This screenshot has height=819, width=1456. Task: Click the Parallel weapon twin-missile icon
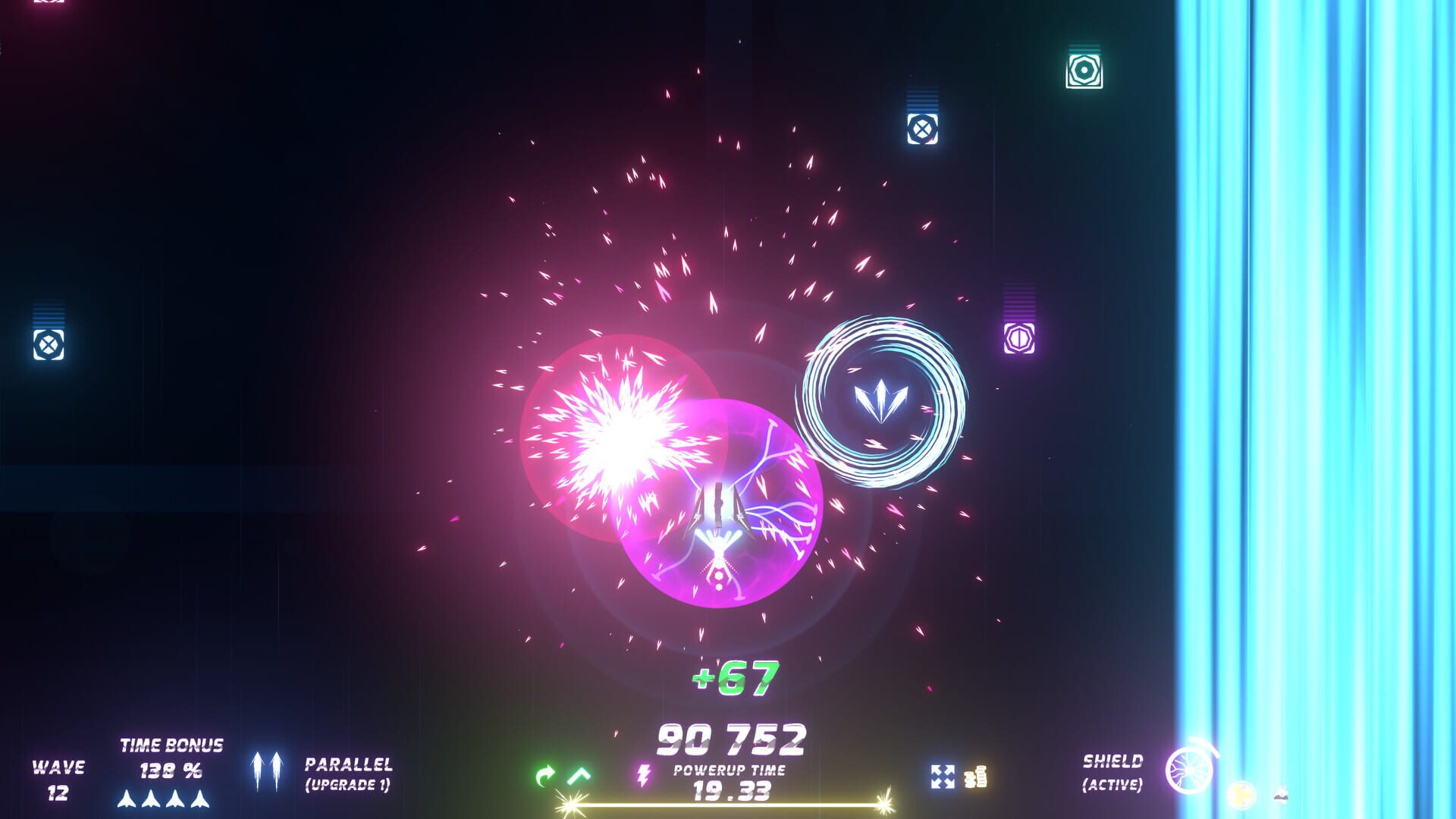266,771
